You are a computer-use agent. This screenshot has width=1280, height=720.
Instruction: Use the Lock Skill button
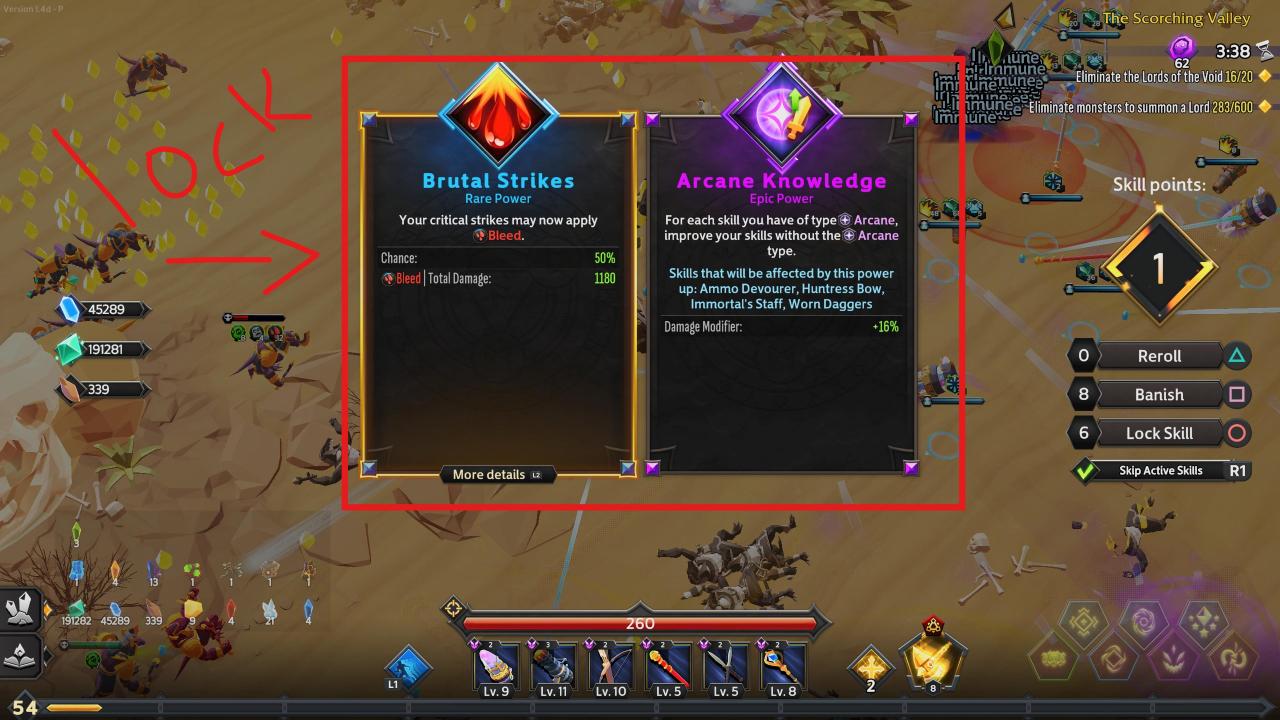pos(1159,433)
